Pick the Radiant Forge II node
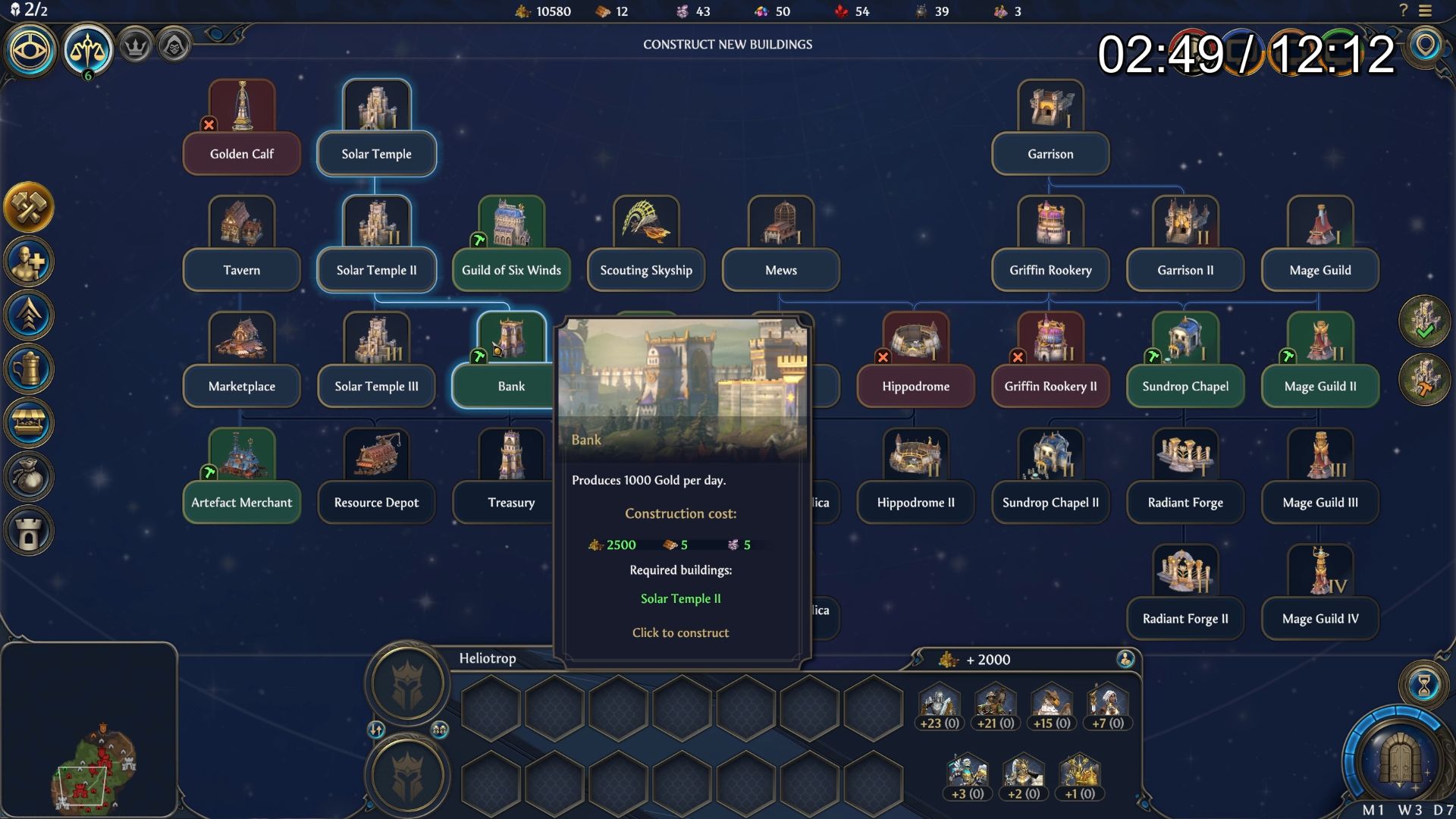1456x819 pixels. tap(1185, 618)
